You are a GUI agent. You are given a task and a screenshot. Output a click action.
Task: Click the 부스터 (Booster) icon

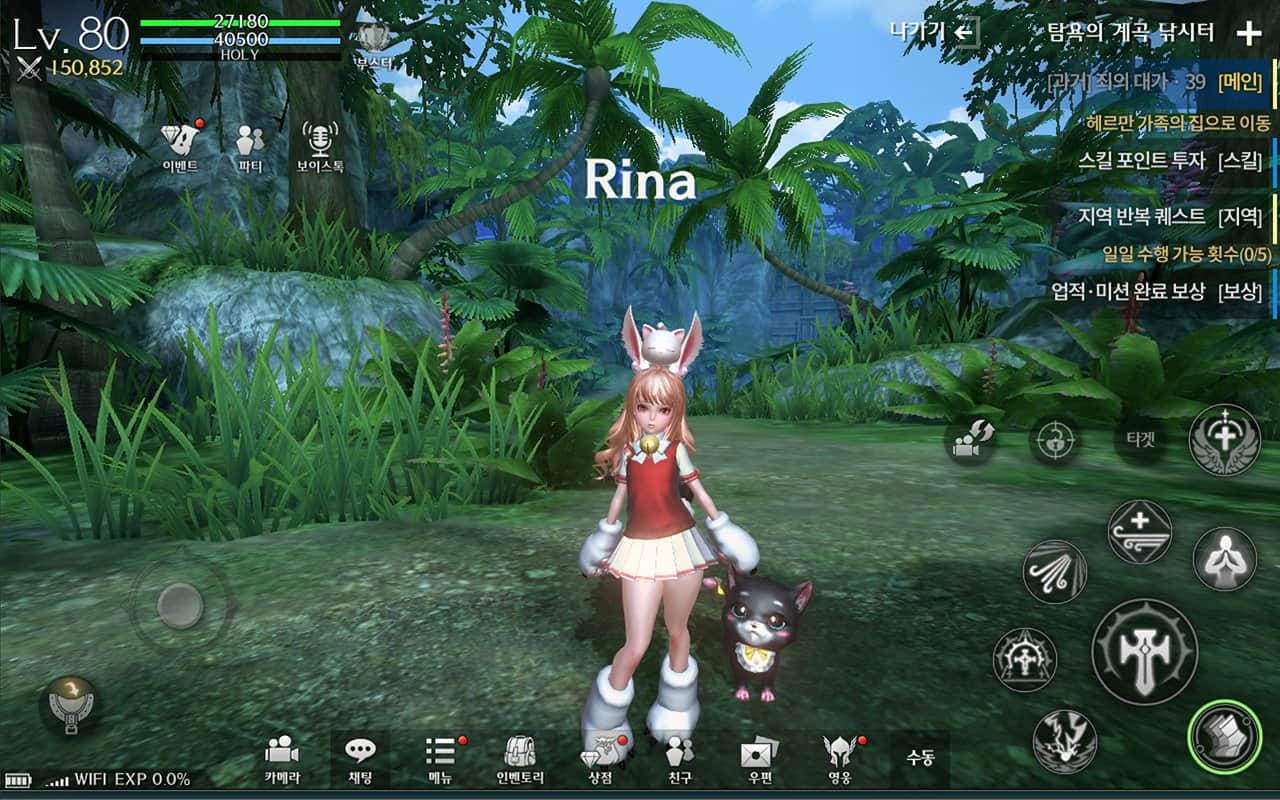coord(373,45)
